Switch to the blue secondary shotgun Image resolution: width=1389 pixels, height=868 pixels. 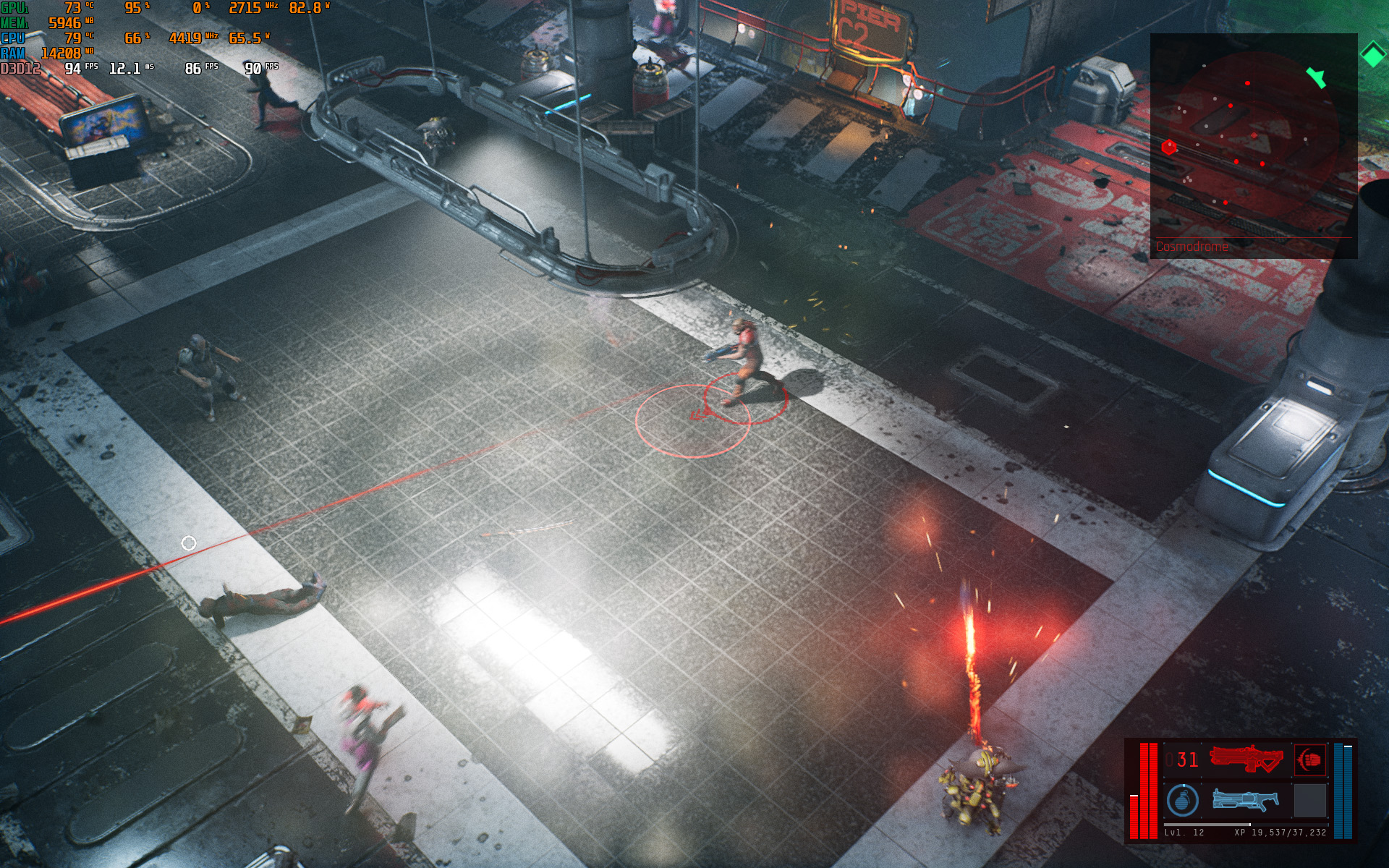point(1245,799)
